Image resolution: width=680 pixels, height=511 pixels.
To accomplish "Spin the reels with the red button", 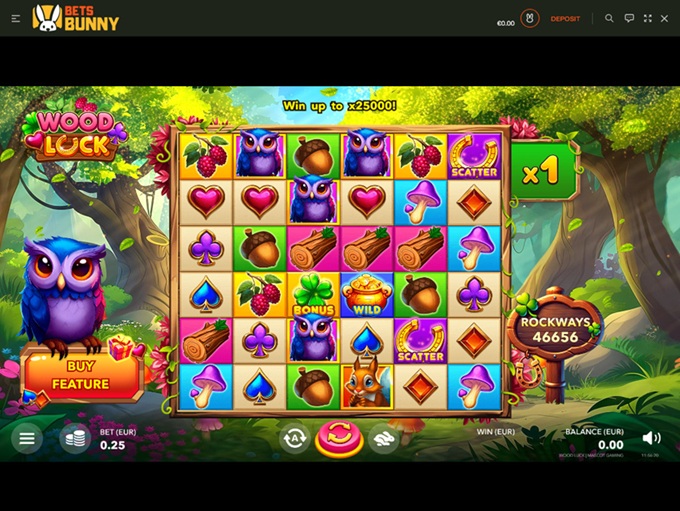I will (x=339, y=438).
